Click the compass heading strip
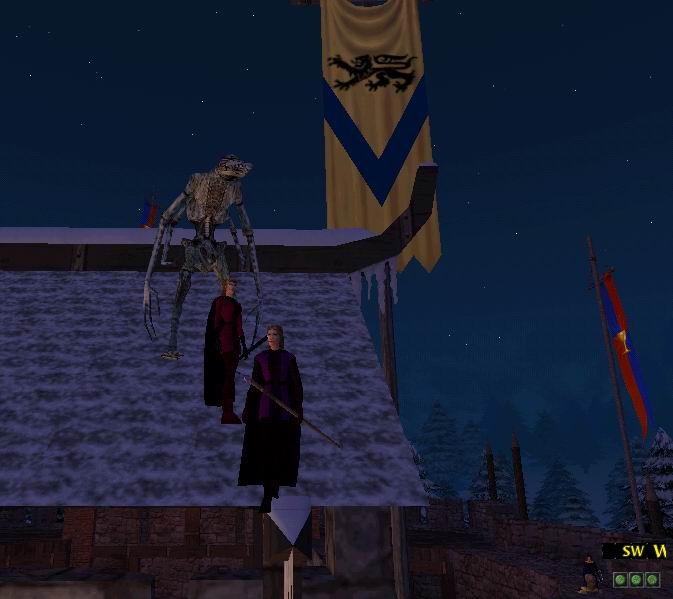The height and width of the screenshot is (599, 673). [638, 551]
